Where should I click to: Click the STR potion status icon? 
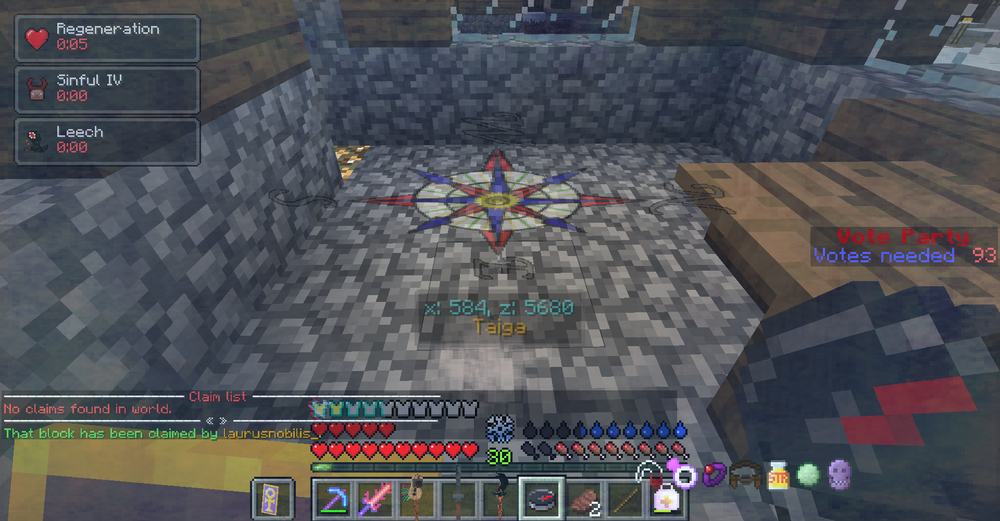click(779, 474)
